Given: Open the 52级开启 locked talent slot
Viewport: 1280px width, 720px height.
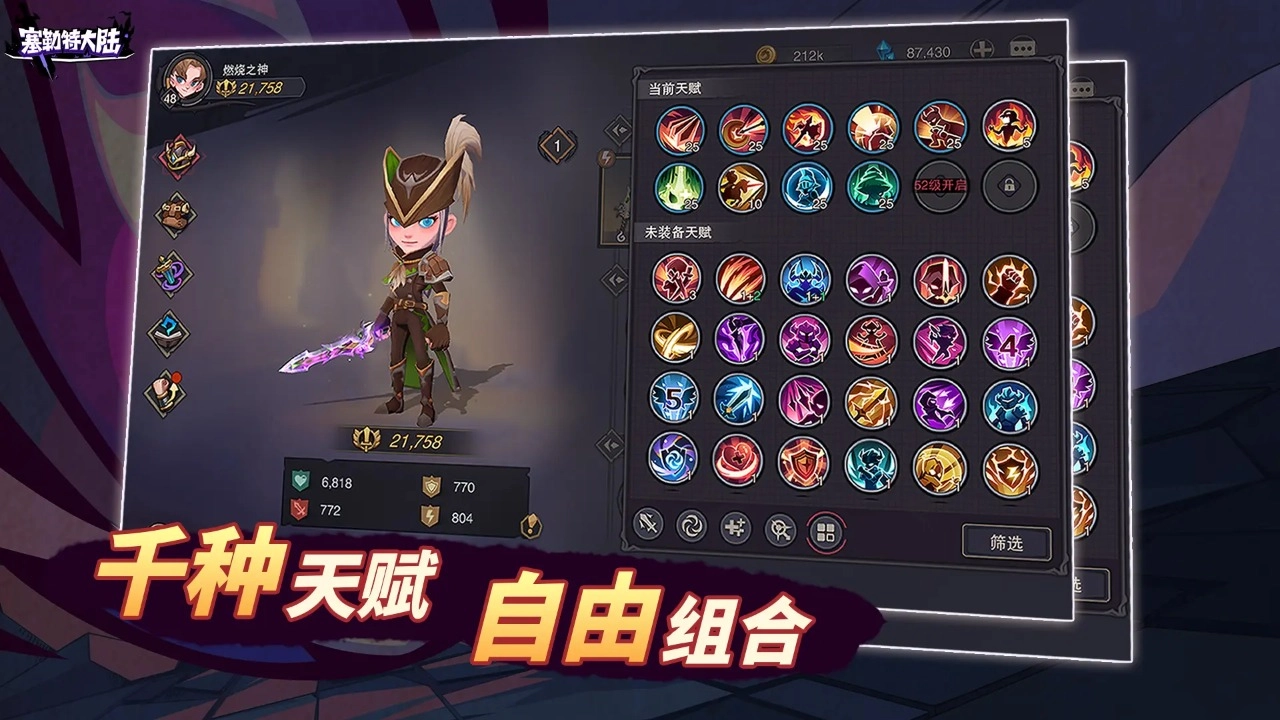Looking at the screenshot, I should coord(941,188).
